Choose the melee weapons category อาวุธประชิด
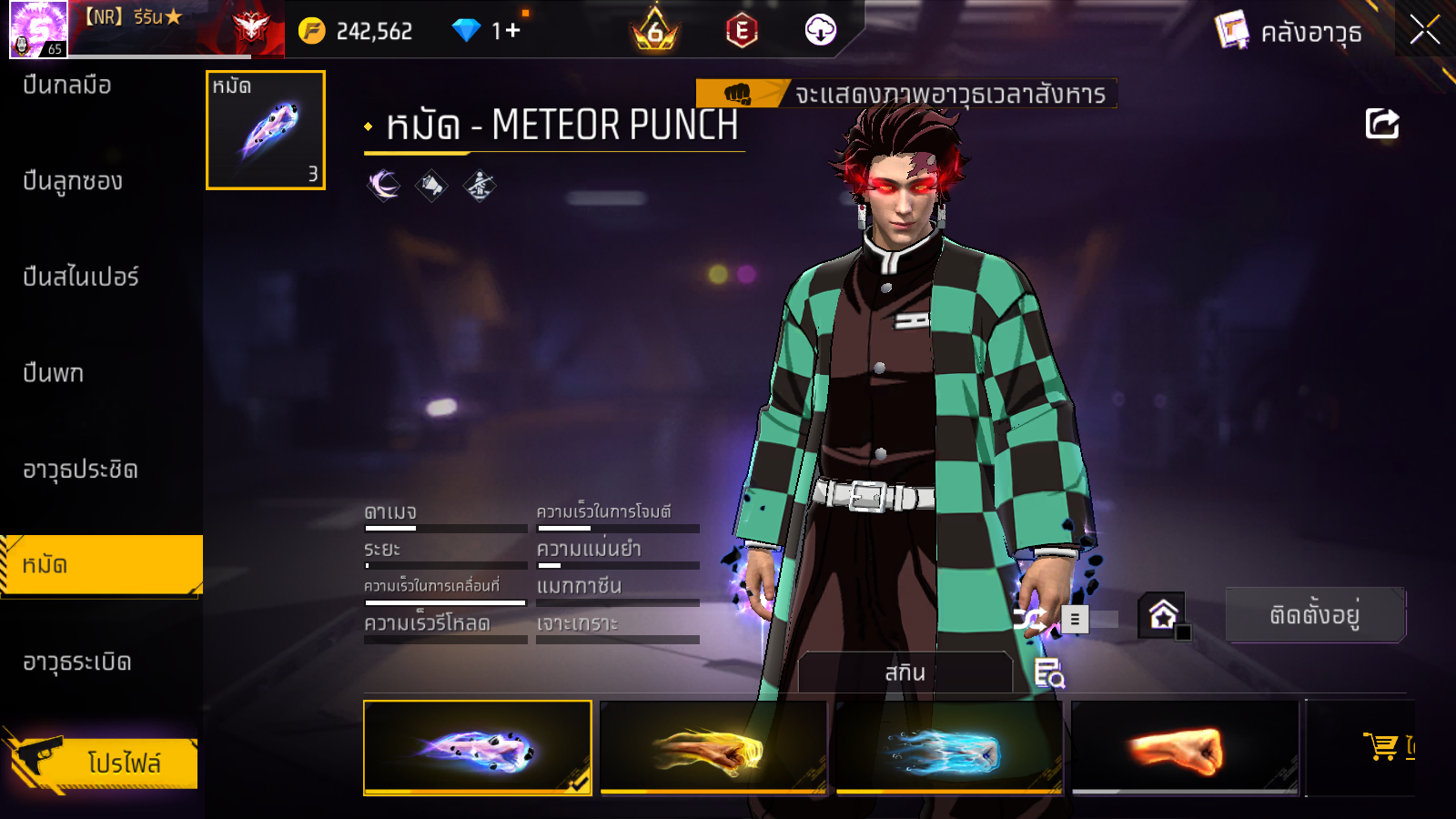Image resolution: width=1456 pixels, height=819 pixels. [x=80, y=470]
